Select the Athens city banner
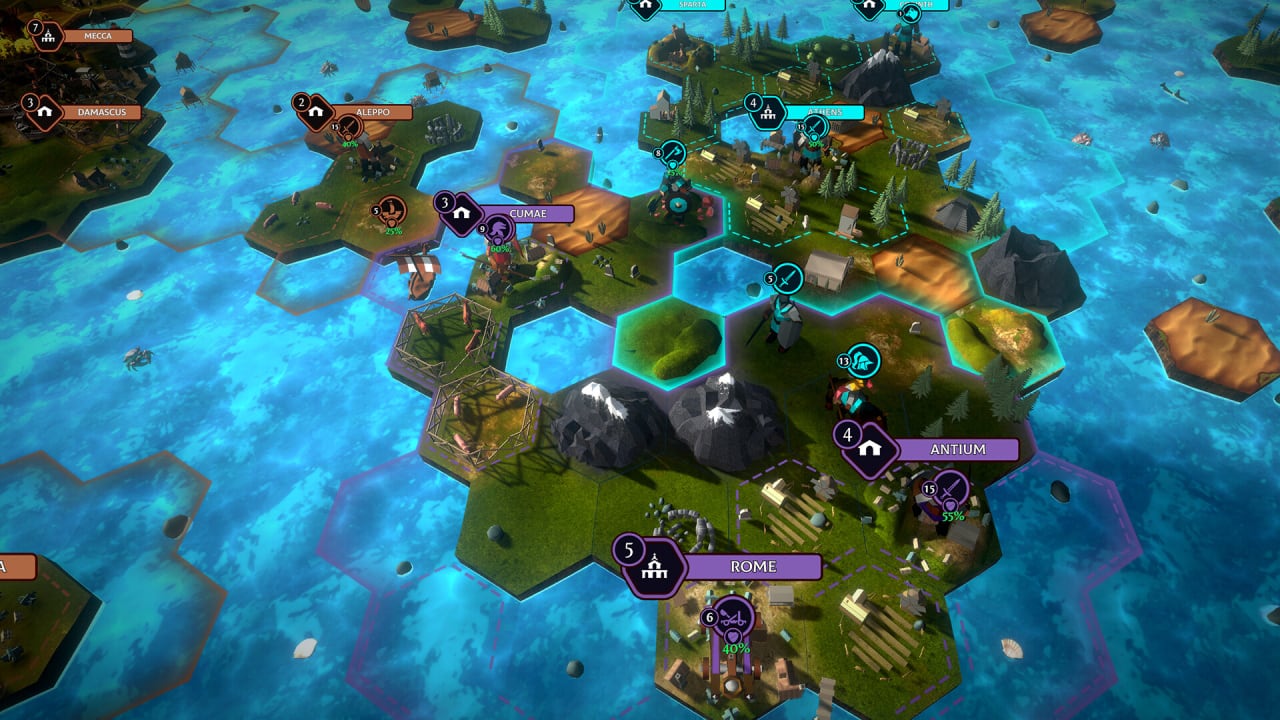The height and width of the screenshot is (720, 1280). click(825, 112)
